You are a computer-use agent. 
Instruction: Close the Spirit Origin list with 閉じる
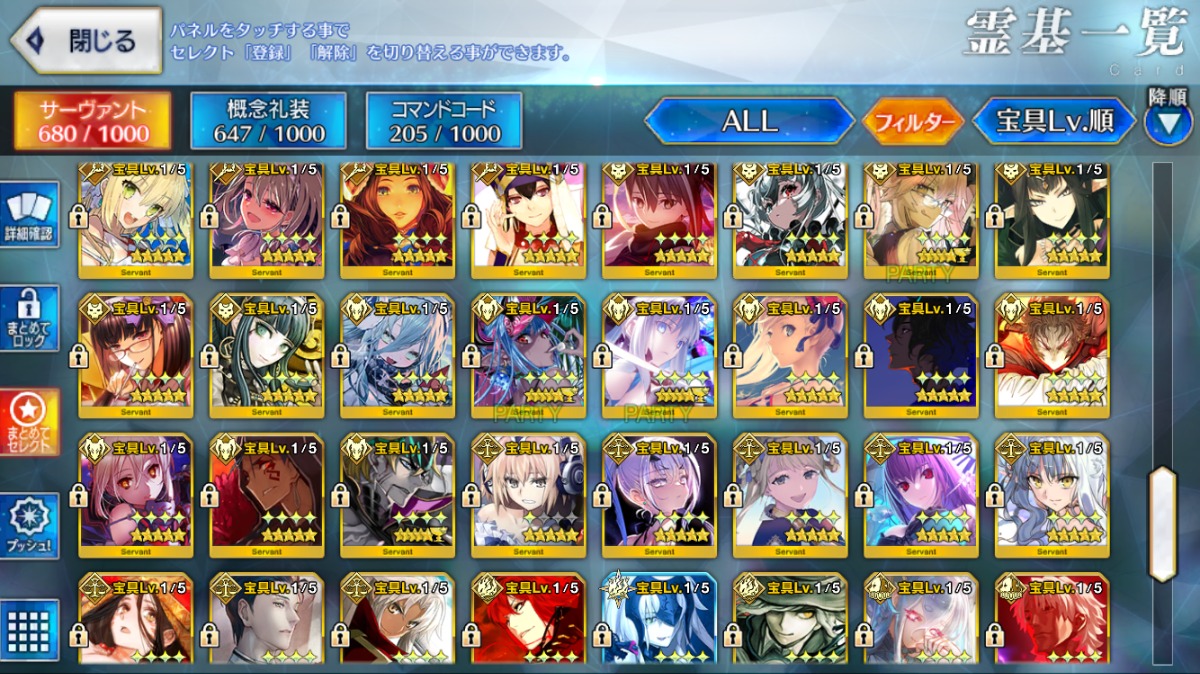click(86, 41)
